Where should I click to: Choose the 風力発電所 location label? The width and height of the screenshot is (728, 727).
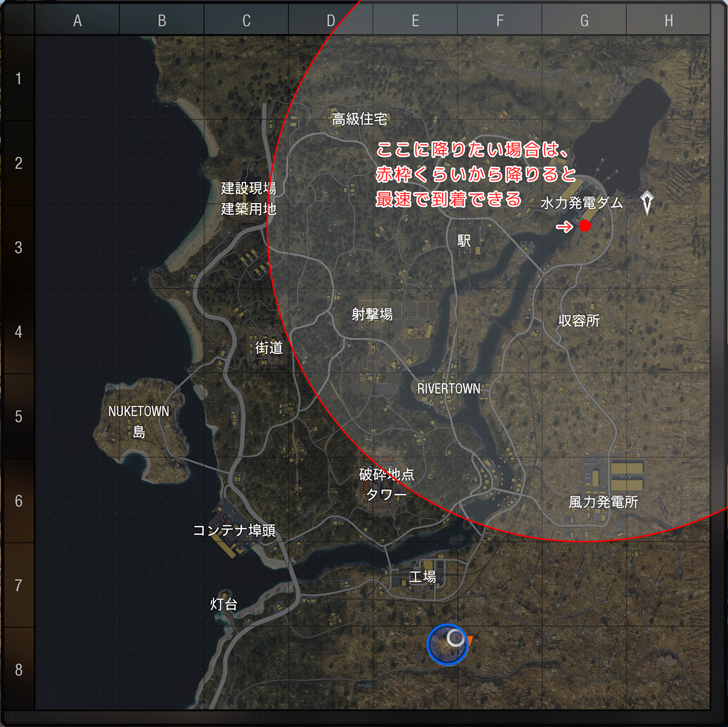point(603,502)
